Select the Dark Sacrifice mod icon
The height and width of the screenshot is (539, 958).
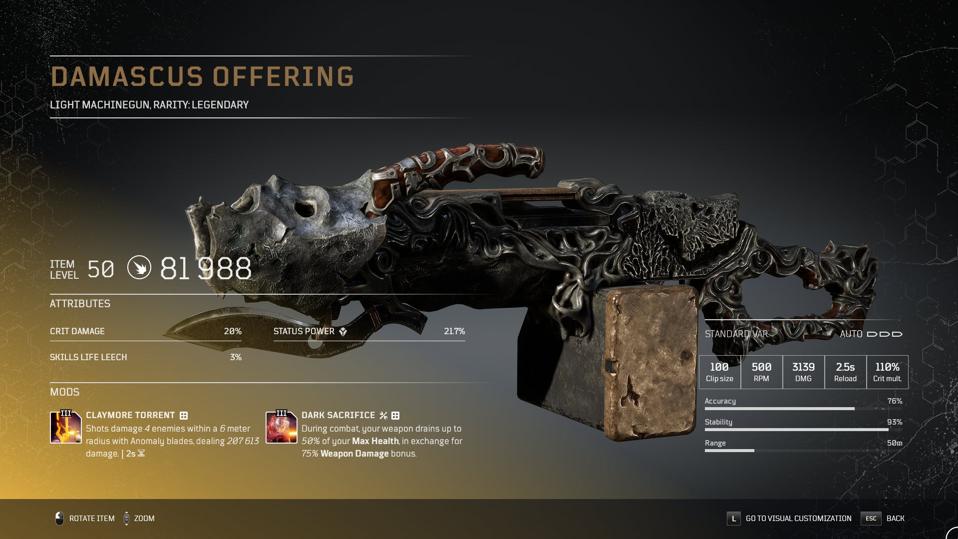(x=281, y=427)
